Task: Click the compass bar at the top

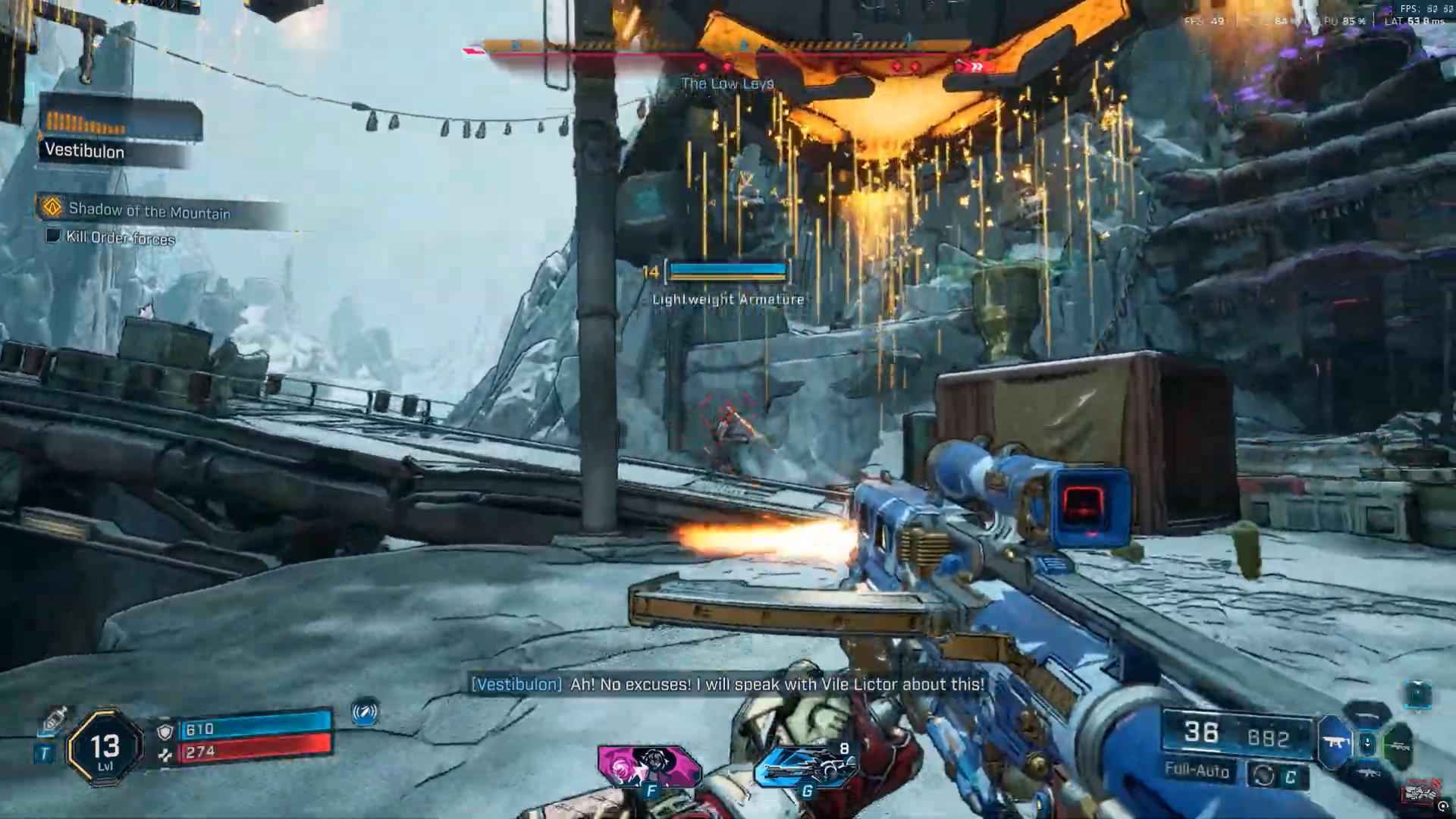Action: coord(726,49)
